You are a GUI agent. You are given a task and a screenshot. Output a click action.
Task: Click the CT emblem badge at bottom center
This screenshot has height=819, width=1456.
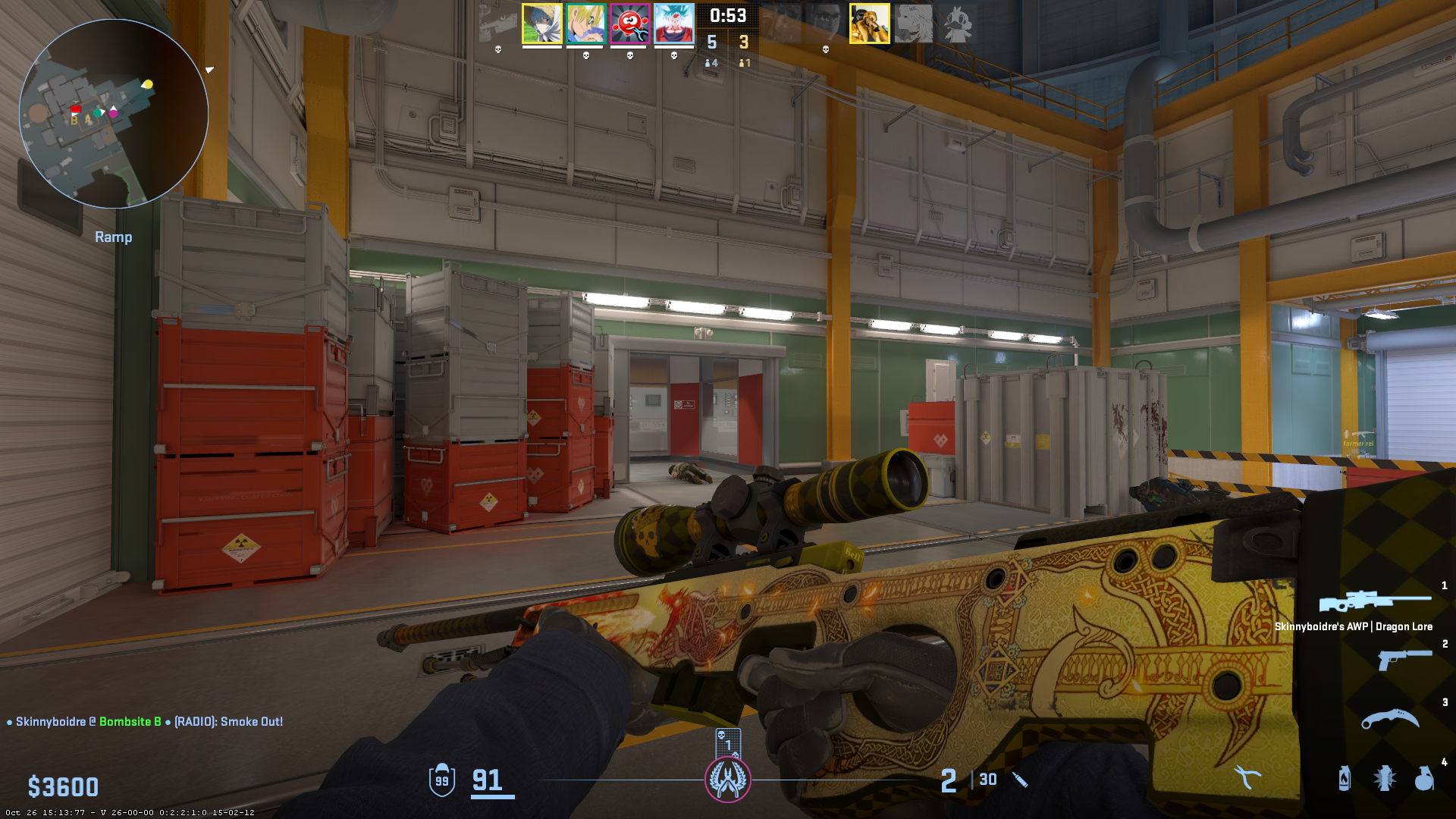click(x=728, y=780)
